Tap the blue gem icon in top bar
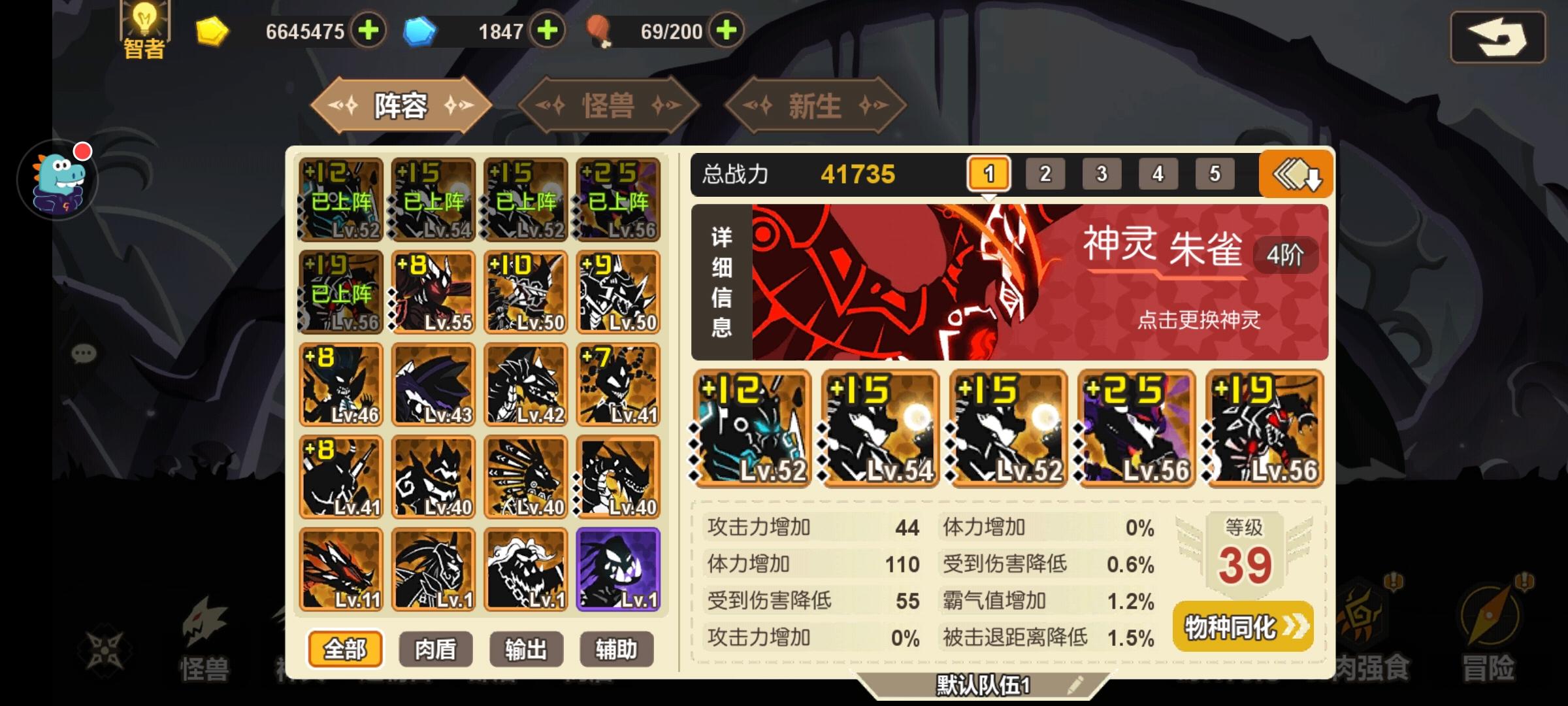Viewport: 1568px width, 706px height. click(x=422, y=29)
